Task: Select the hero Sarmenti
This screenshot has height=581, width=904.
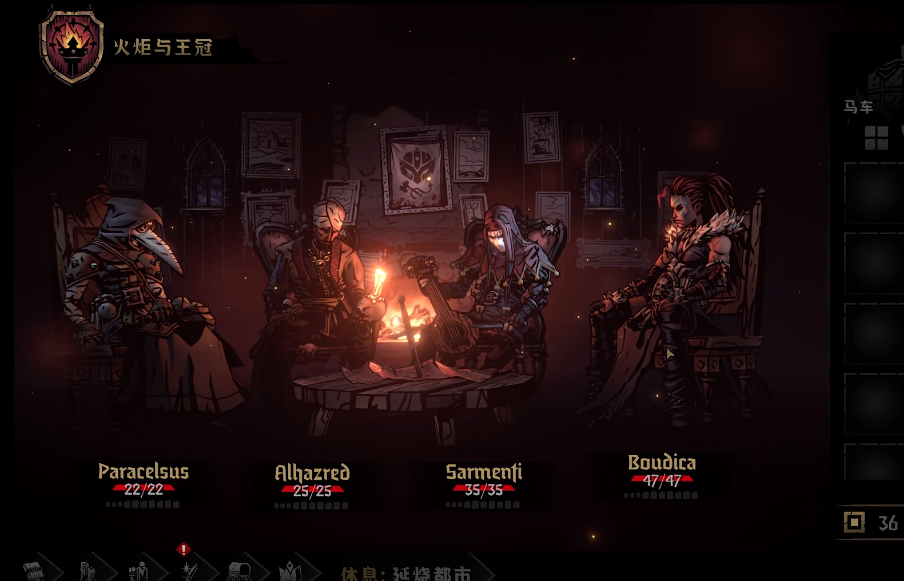Action: [484, 472]
